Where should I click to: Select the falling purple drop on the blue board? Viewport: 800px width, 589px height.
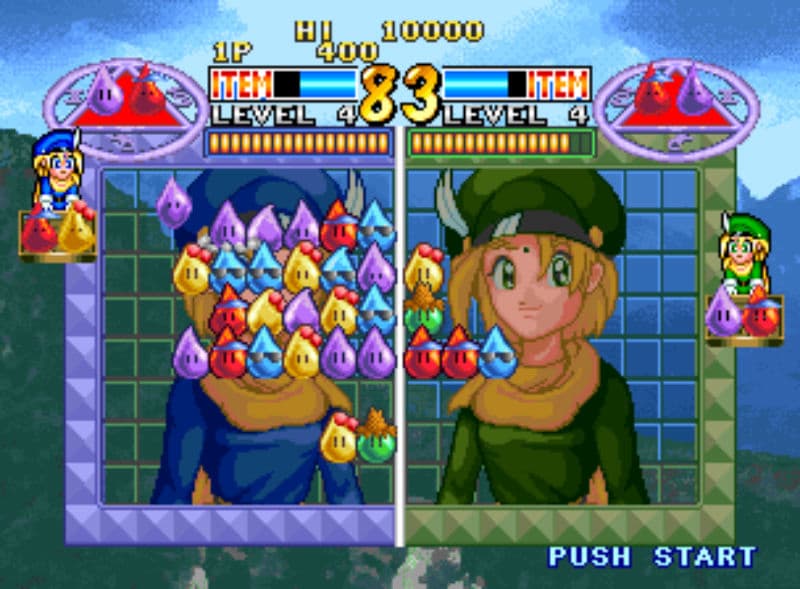coord(174,203)
